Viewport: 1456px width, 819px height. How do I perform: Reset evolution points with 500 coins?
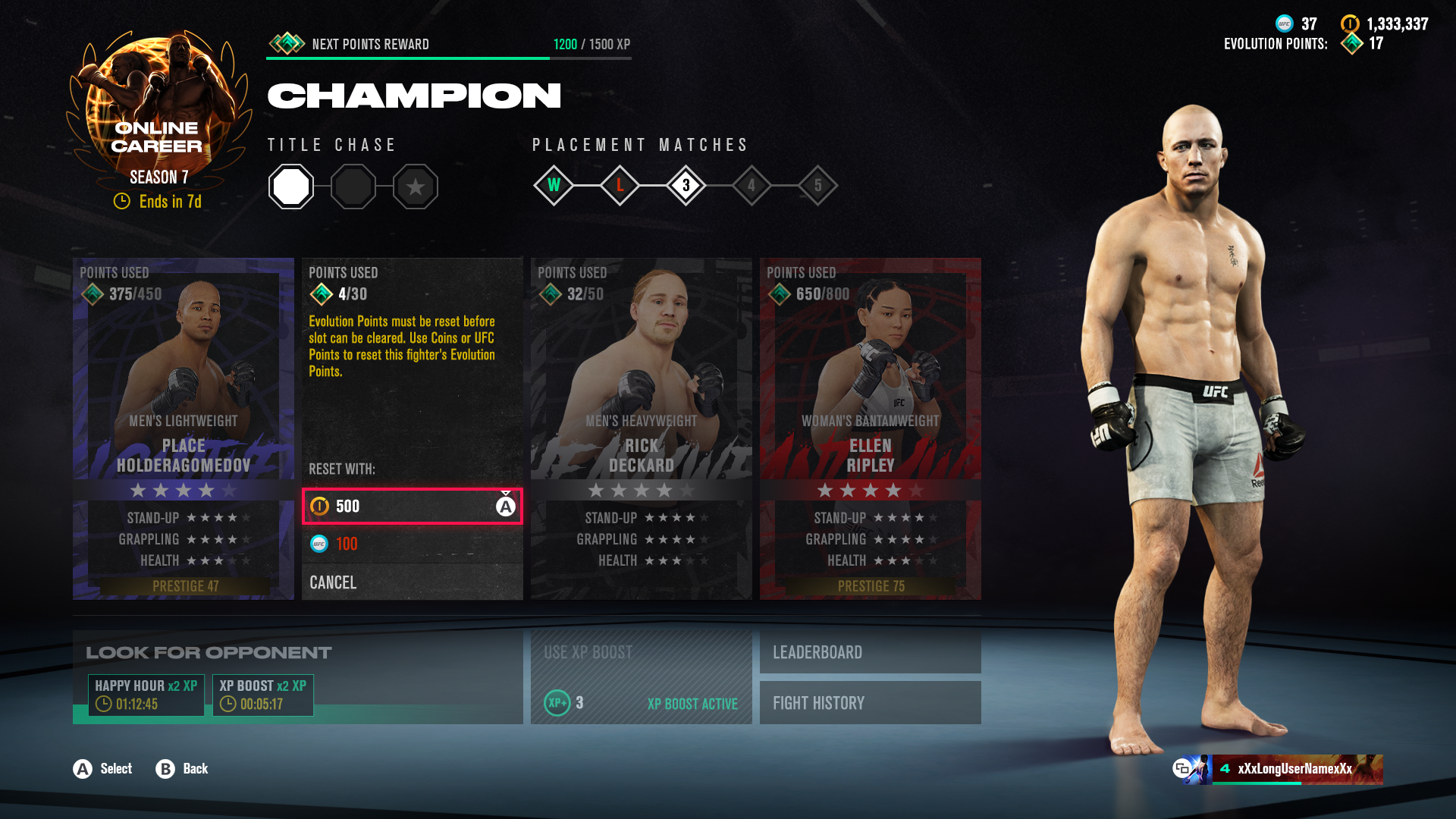click(x=412, y=507)
